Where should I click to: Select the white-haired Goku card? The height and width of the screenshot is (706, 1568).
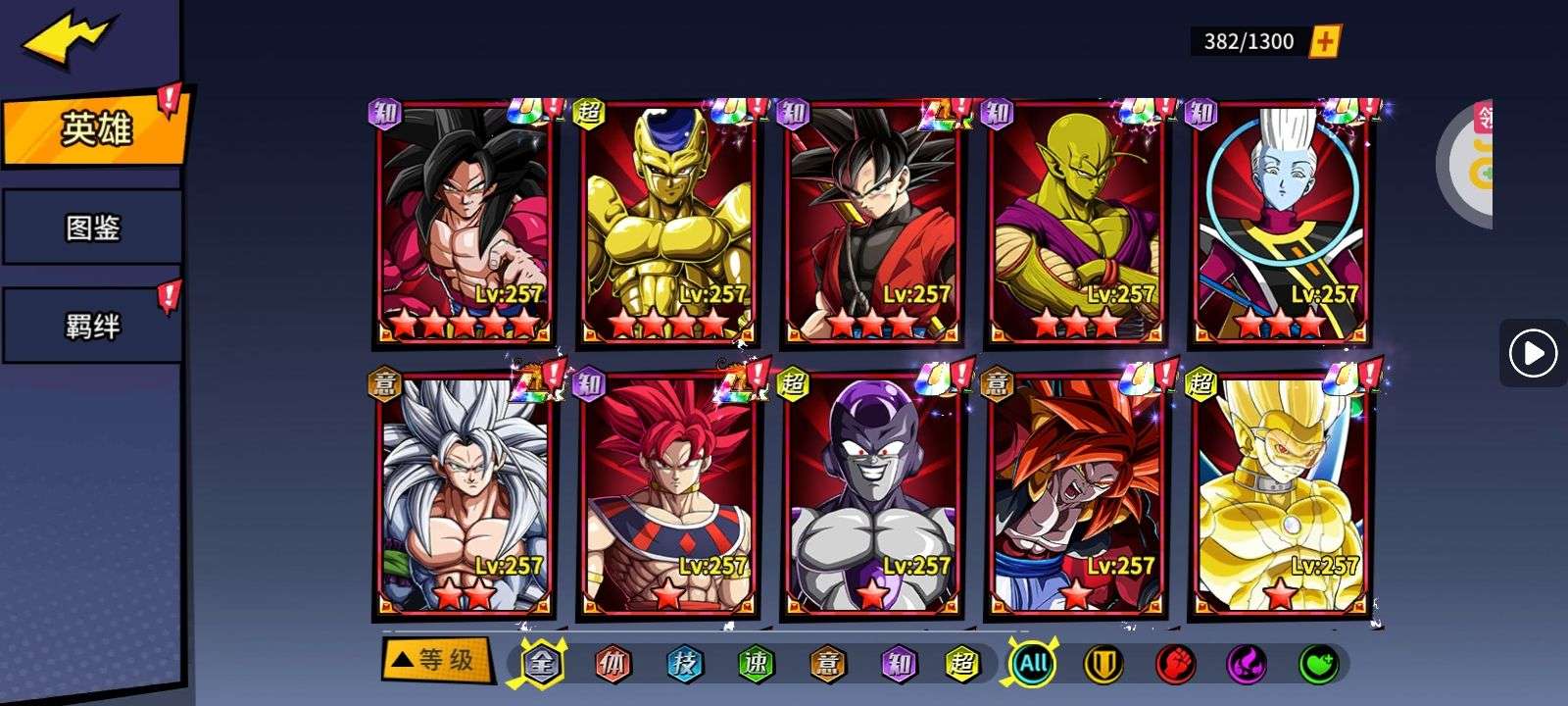click(464, 496)
